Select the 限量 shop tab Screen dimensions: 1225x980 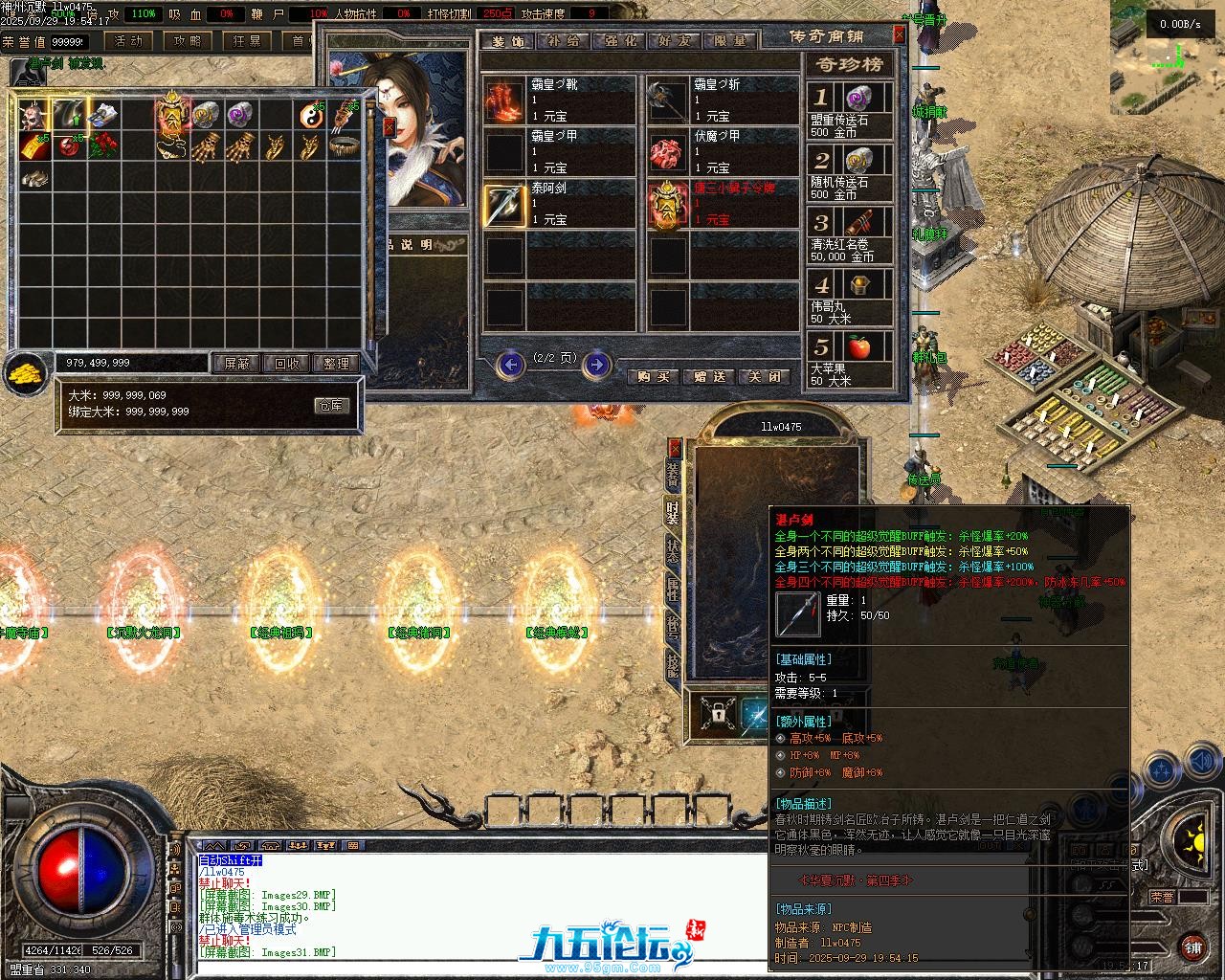[x=729, y=41]
